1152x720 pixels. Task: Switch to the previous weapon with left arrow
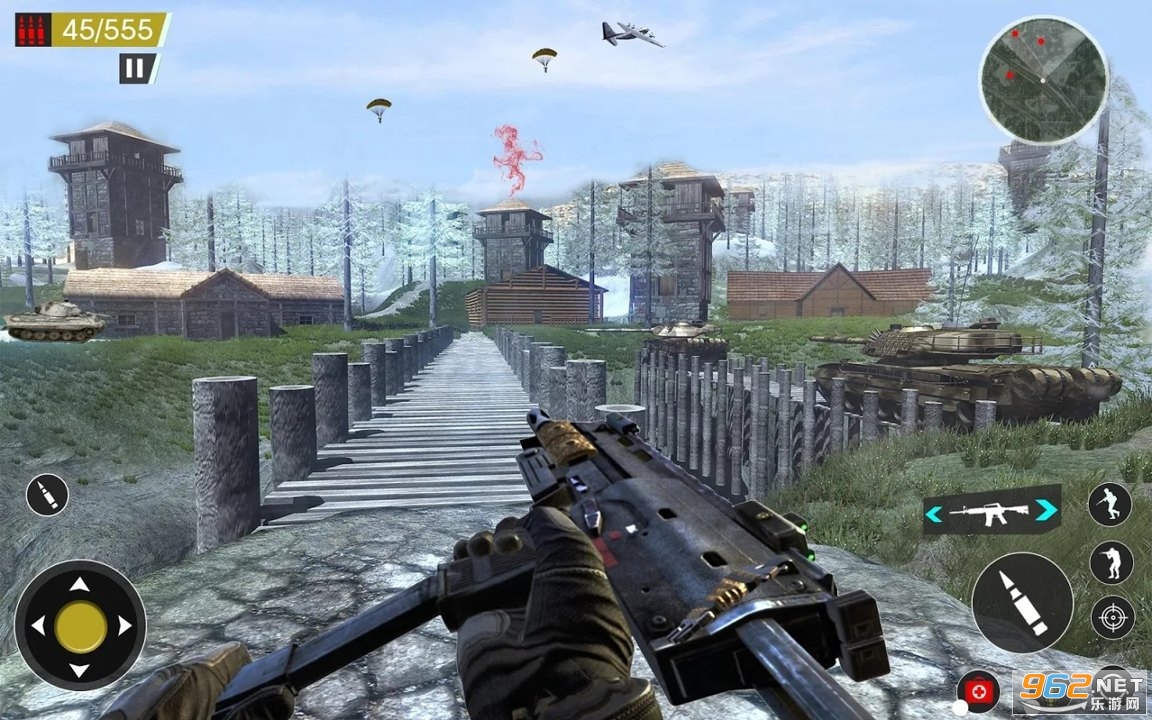tap(934, 513)
